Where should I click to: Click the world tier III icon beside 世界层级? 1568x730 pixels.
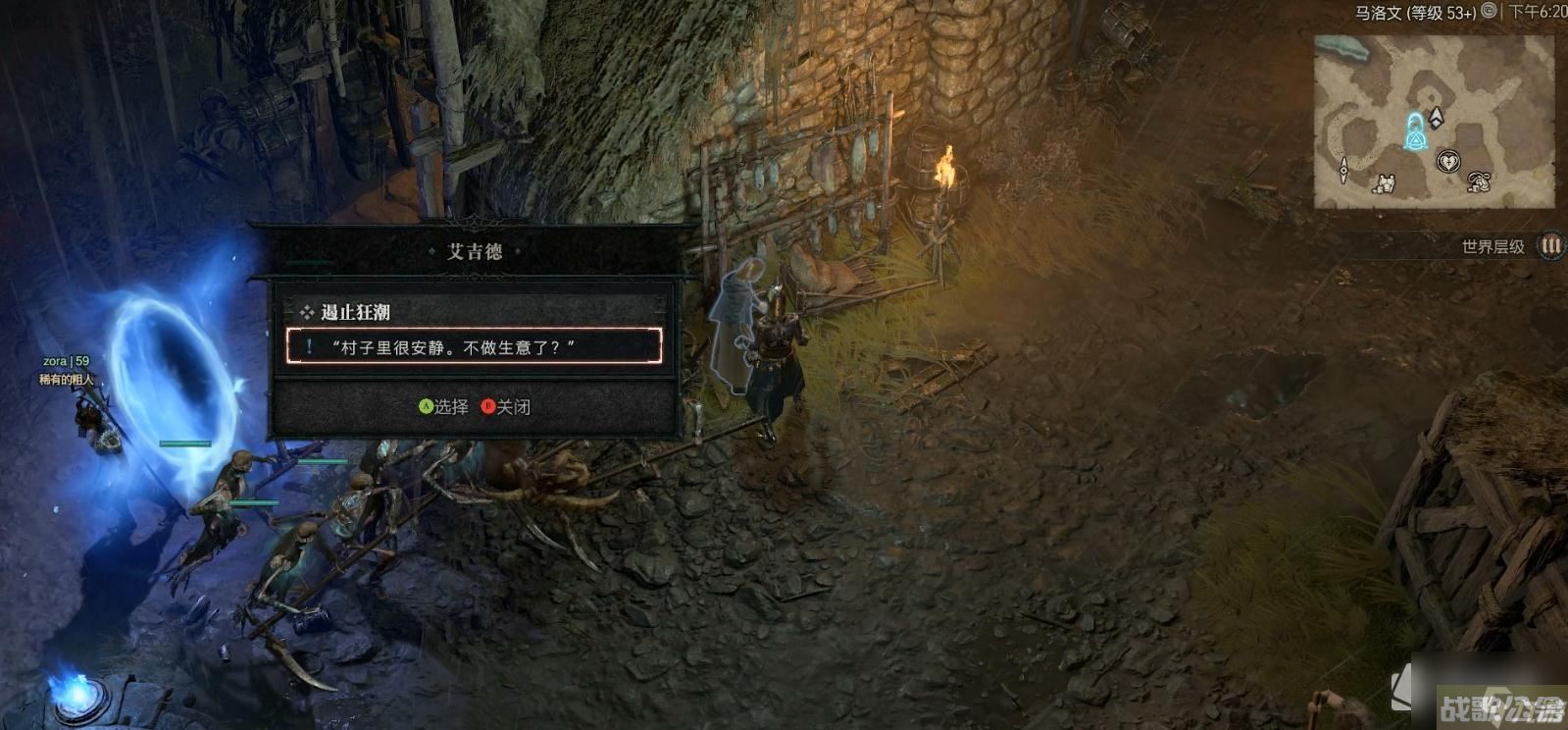1548,246
